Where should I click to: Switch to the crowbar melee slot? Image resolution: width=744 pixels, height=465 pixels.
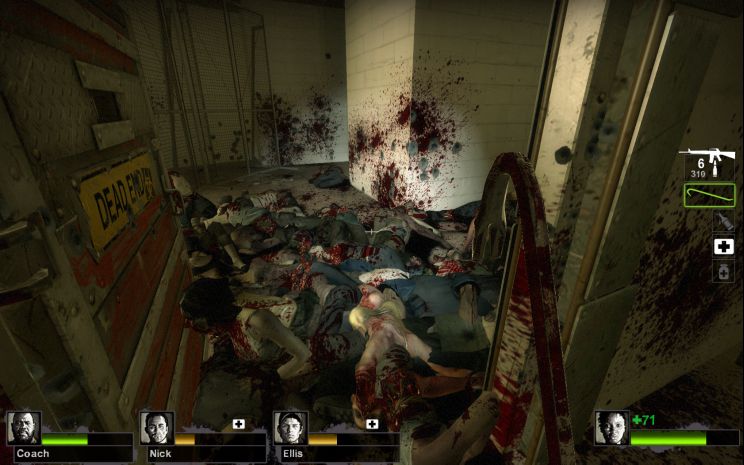(x=709, y=195)
